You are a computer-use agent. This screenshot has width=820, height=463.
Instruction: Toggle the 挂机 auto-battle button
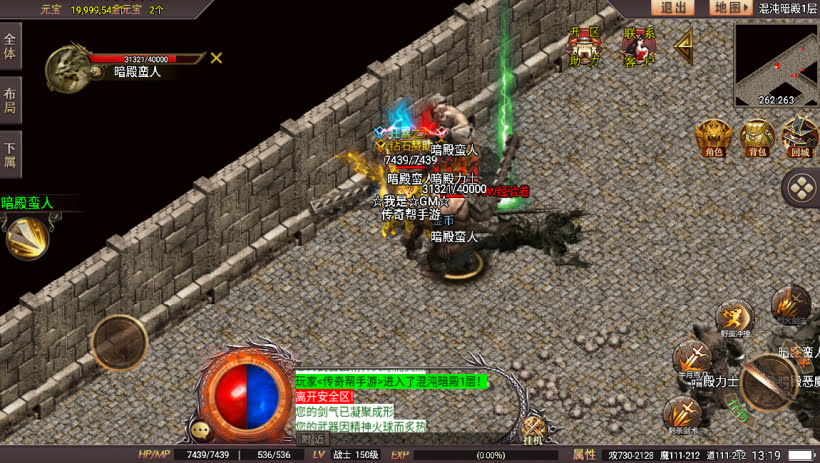click(532, 431)
